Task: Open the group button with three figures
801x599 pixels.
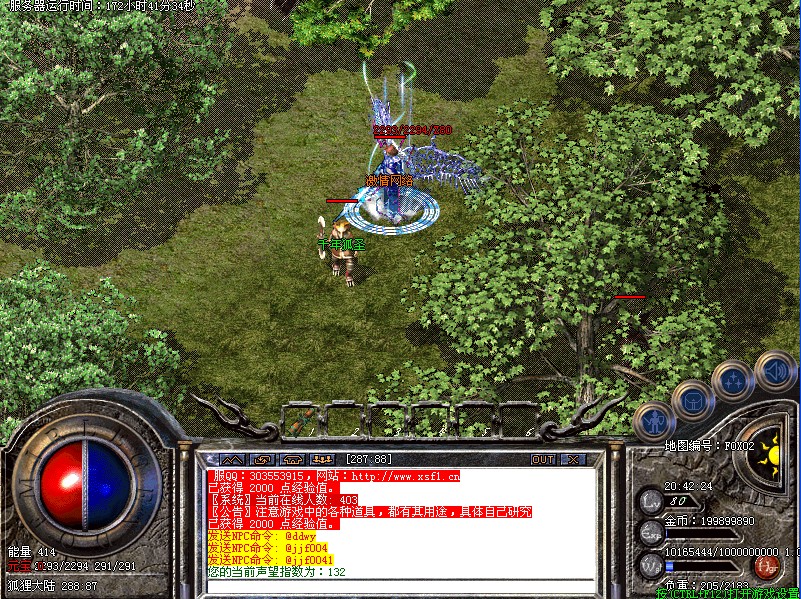Action: click(322, 460)
